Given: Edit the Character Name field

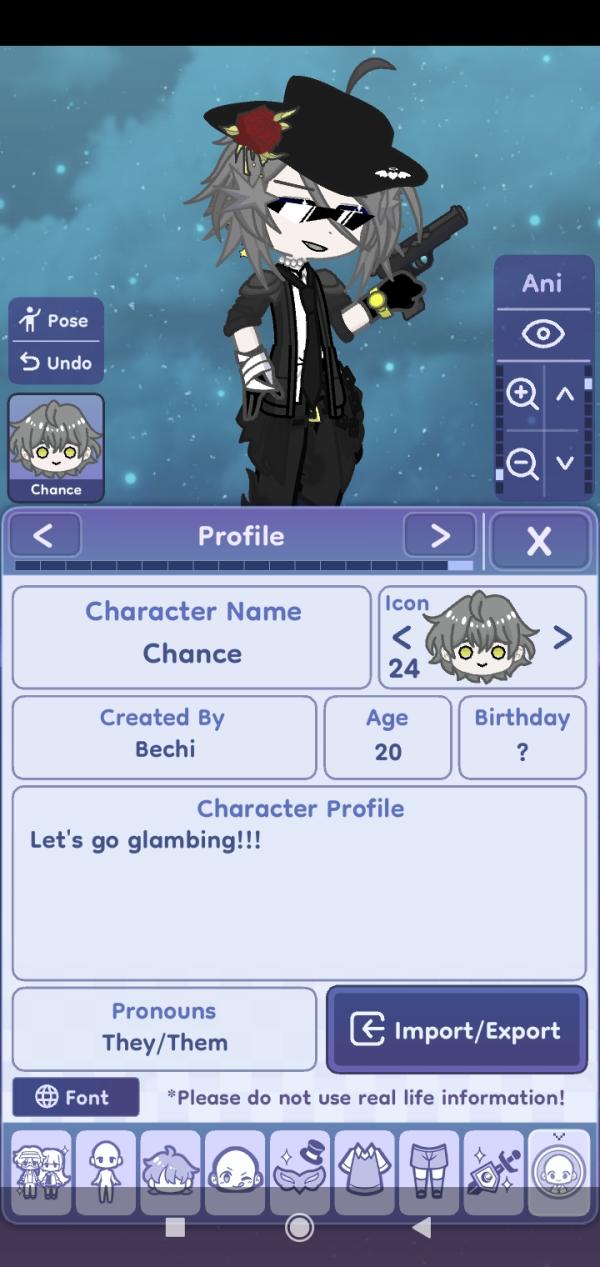Looking at the screenshot, I should click(x=192, y=637).
